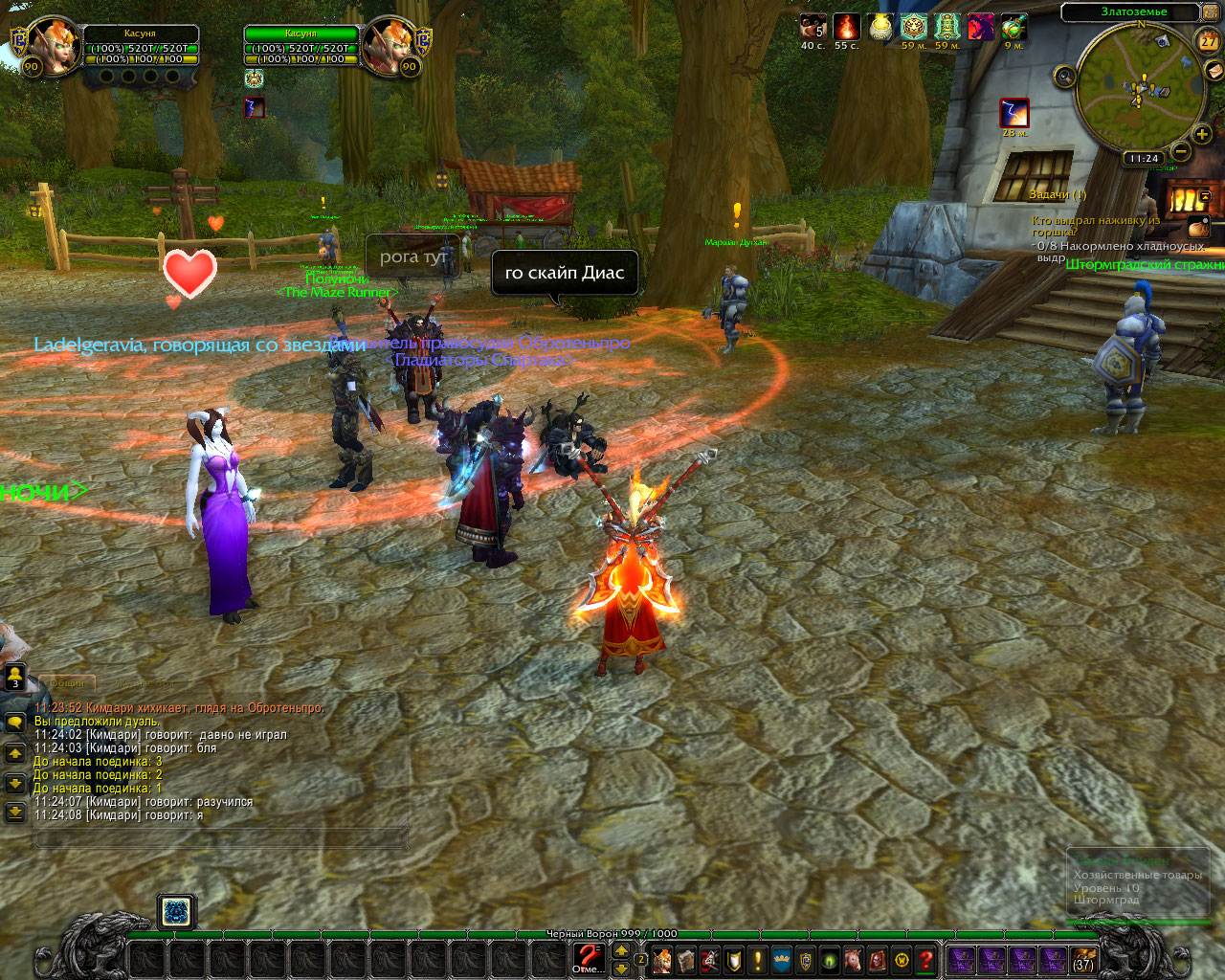Switch to the Общий chat tab

[67, 682]
